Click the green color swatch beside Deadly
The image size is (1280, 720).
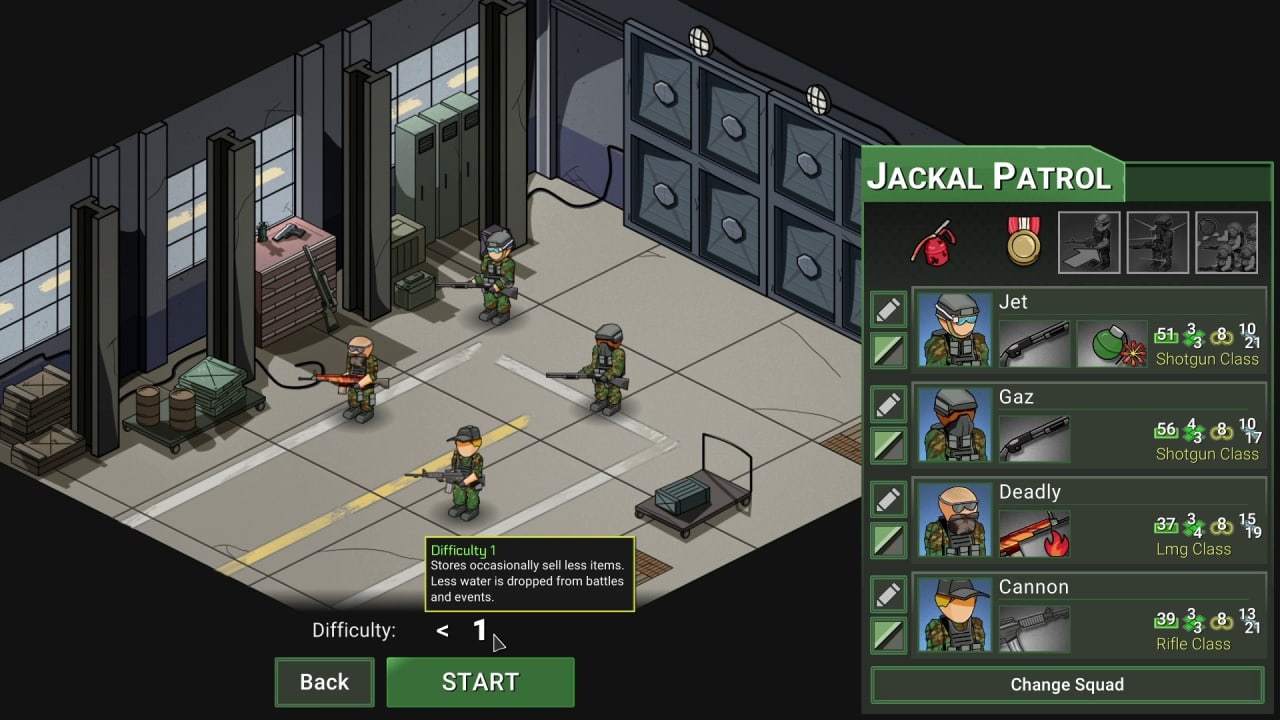pyautogui.click(x=888, y=540)
